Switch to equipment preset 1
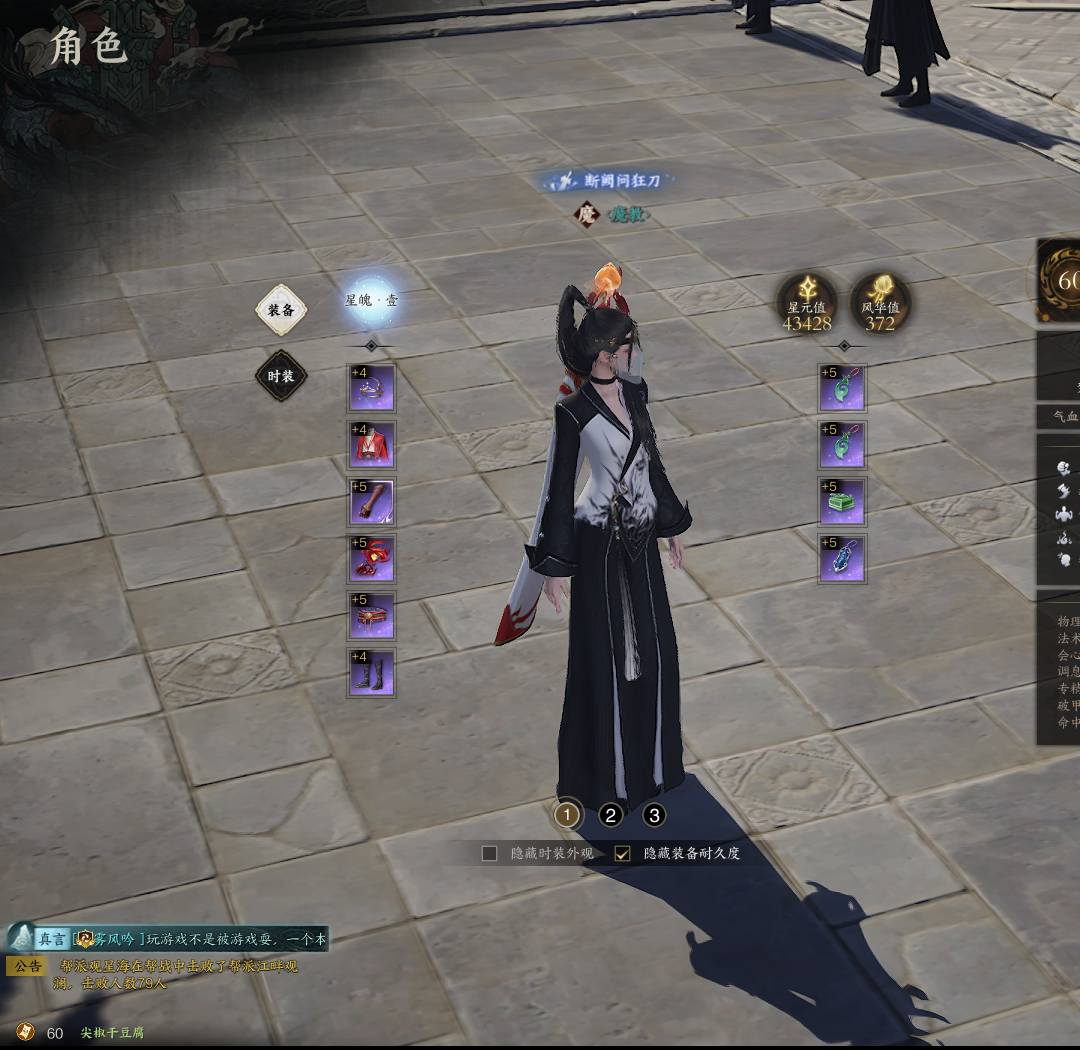Image resolution: width=1080 pixels, height=1050 pixels. pos(567,815)
